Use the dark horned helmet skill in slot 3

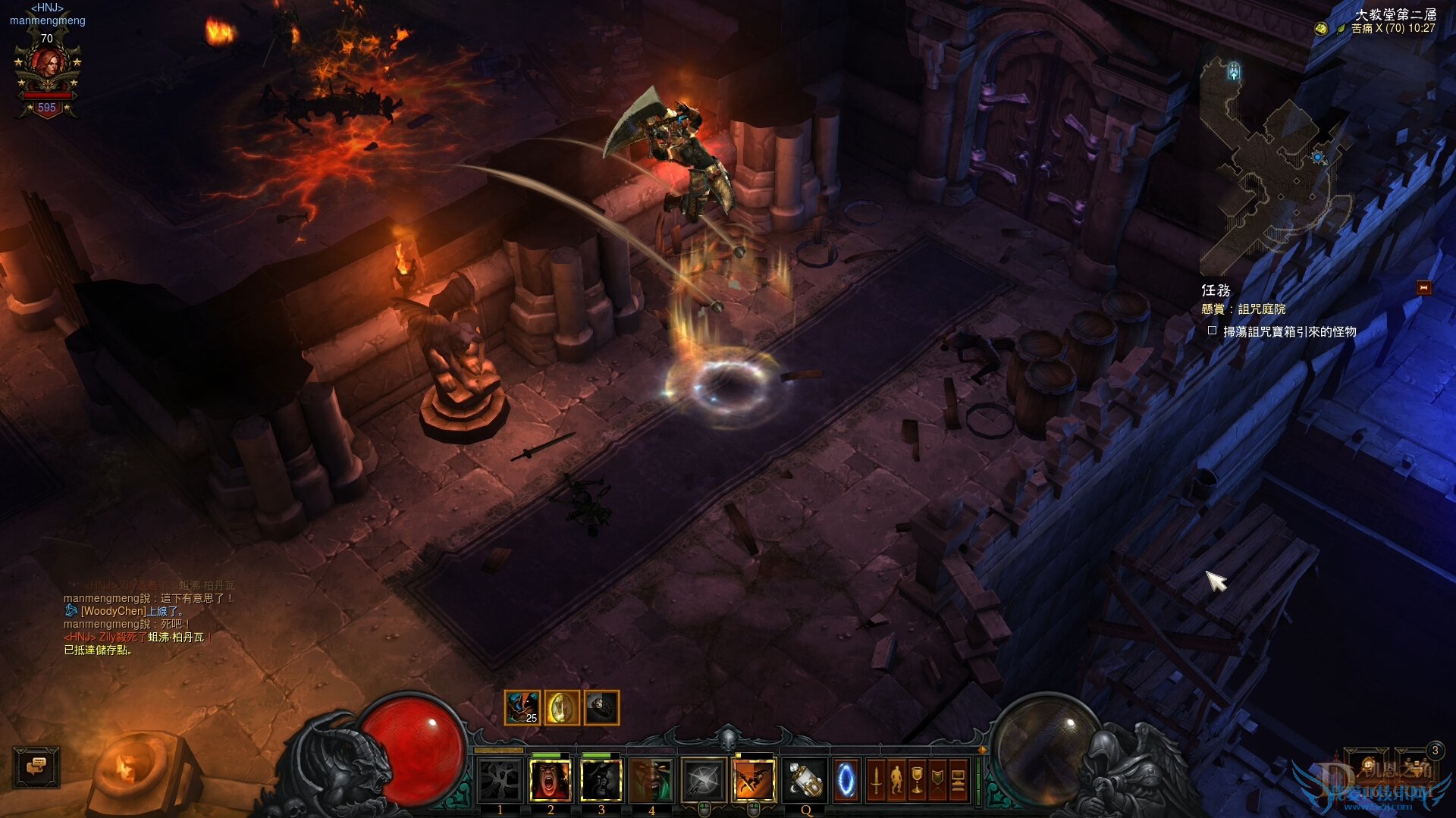pos(601,780)
